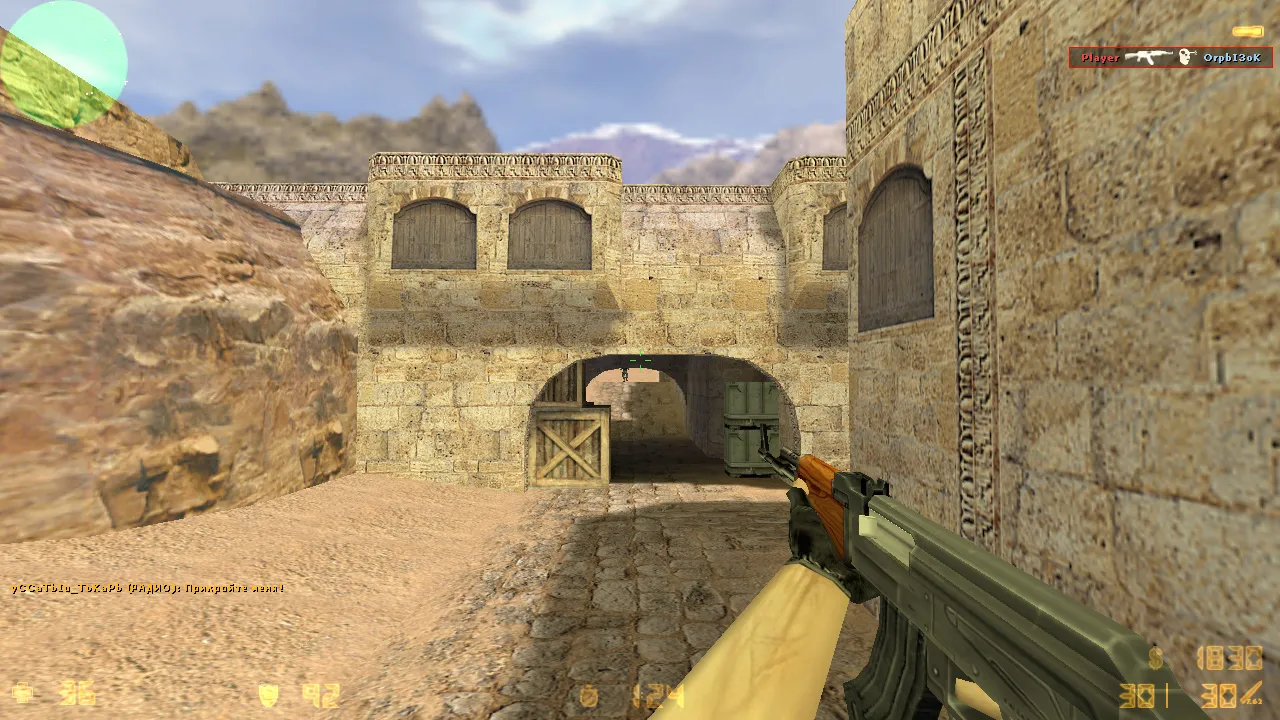Image resolution: width=1280 pixels, height=720 pixels.
Task: Click the radio chat message line
Action: tap(148, 588)
